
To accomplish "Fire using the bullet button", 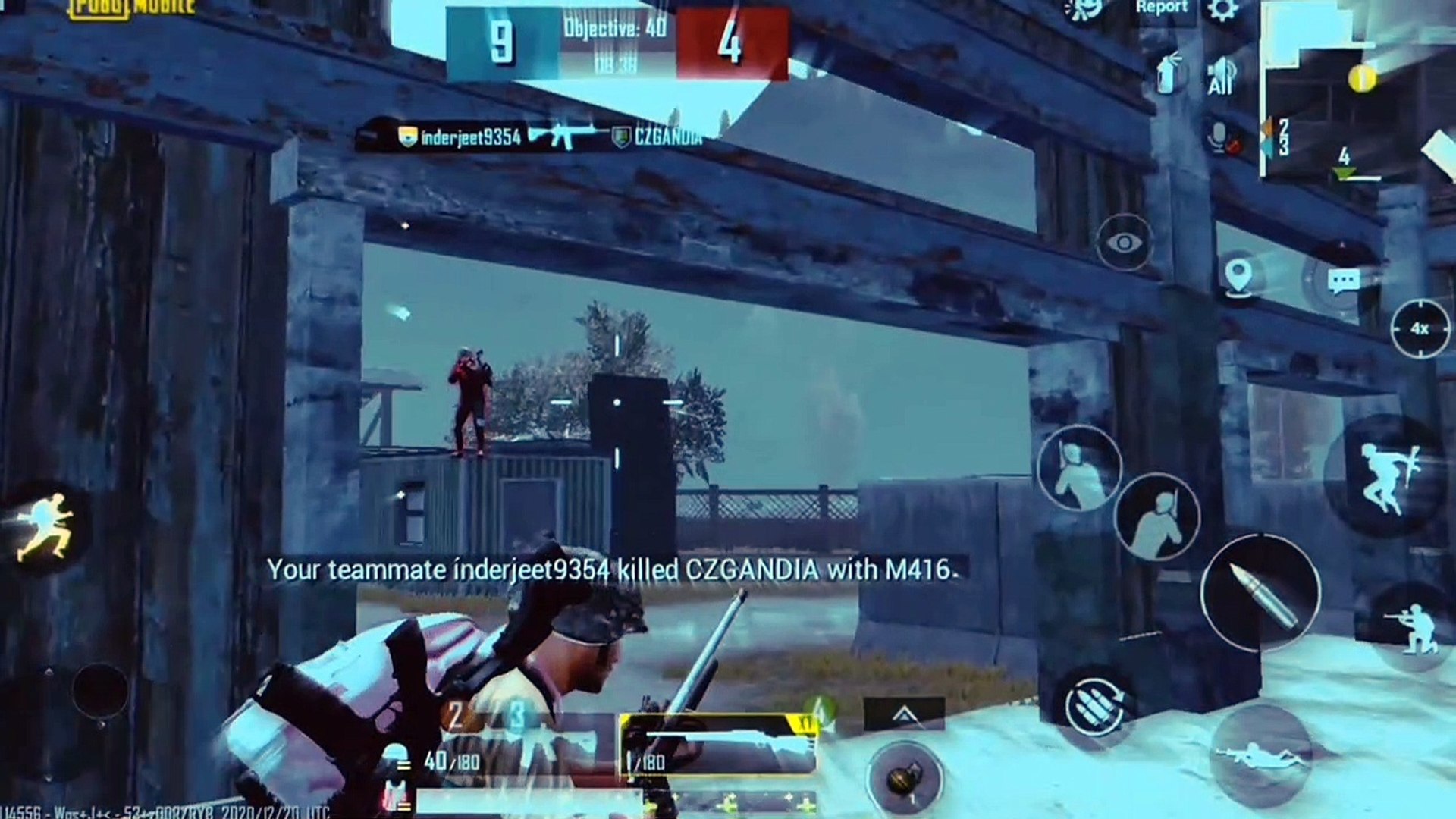I will 1260,593.
